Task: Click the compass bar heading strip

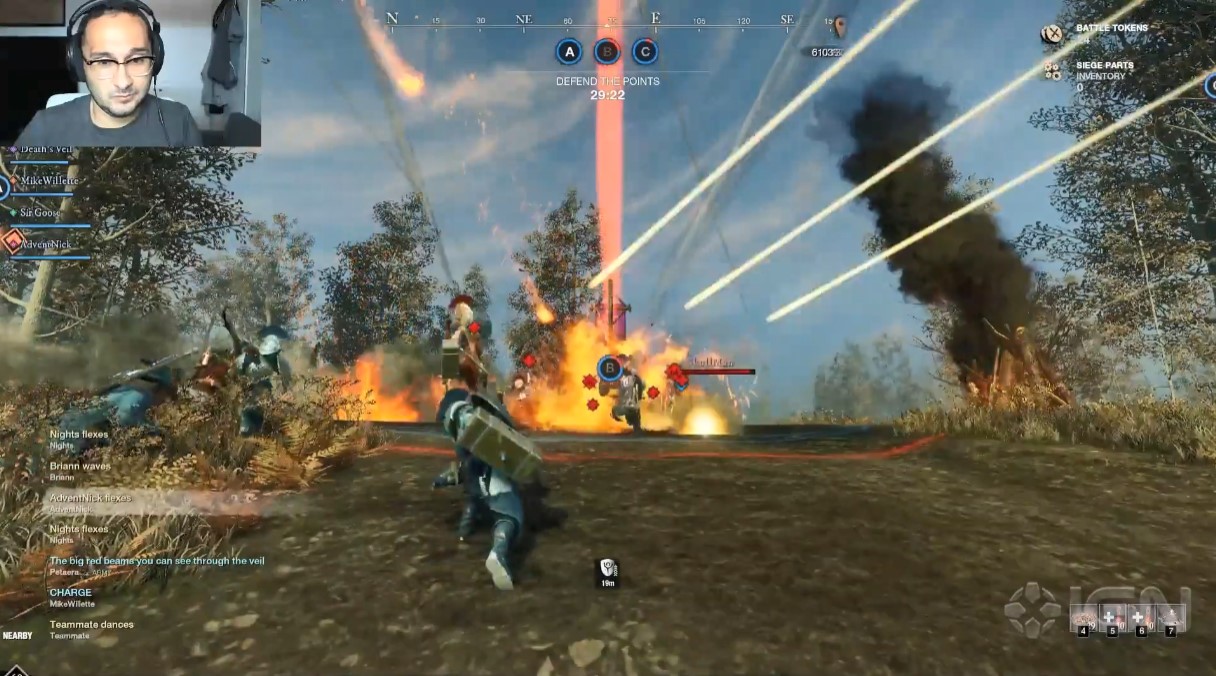Action: [590, 19]
